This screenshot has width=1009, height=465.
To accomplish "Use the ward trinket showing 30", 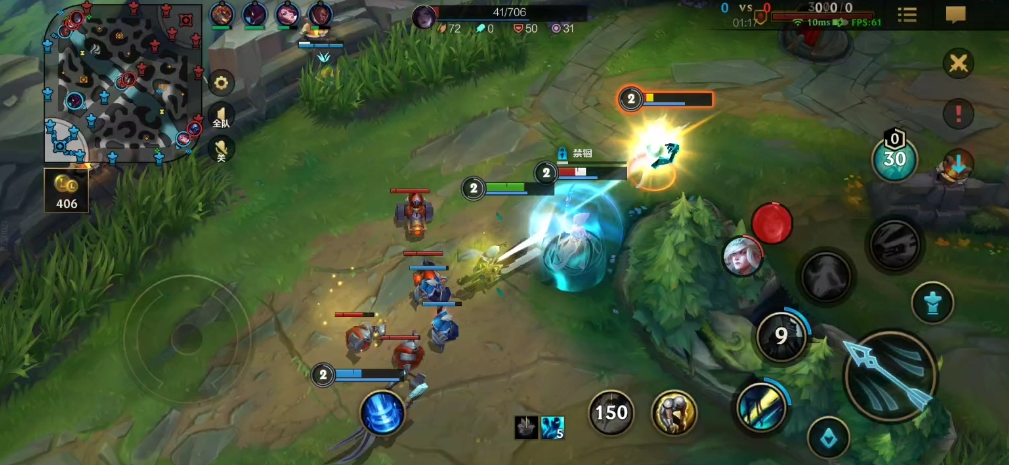I will click(894, 157).
